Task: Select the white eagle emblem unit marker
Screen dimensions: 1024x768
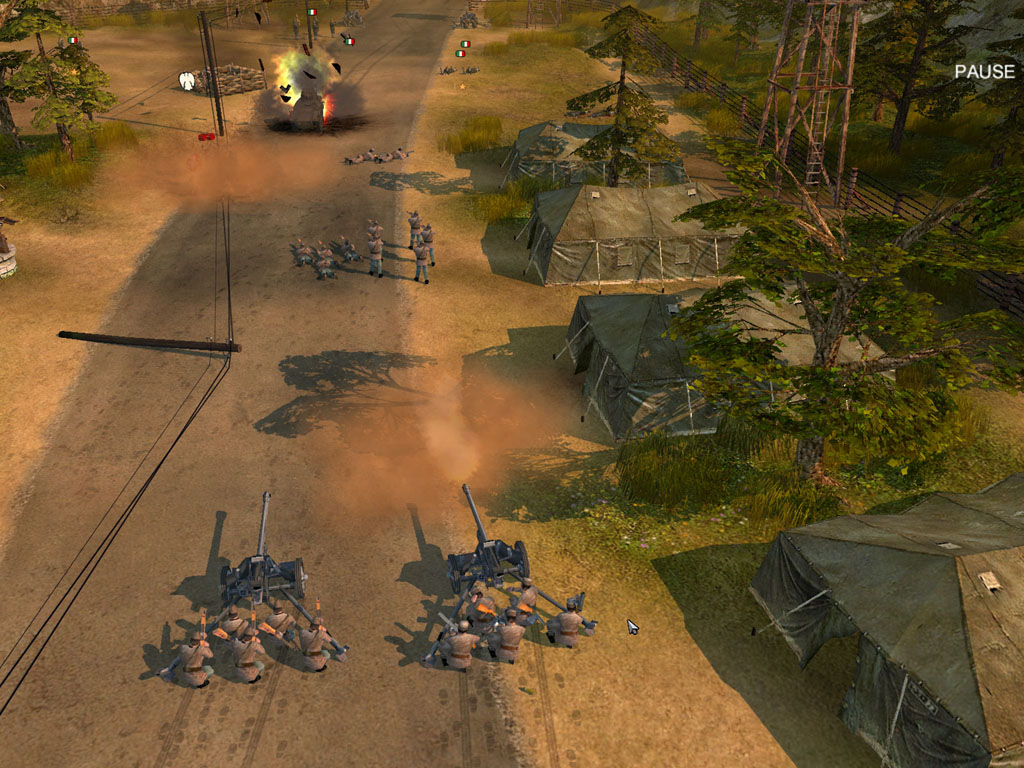Action: coord(186,80)
